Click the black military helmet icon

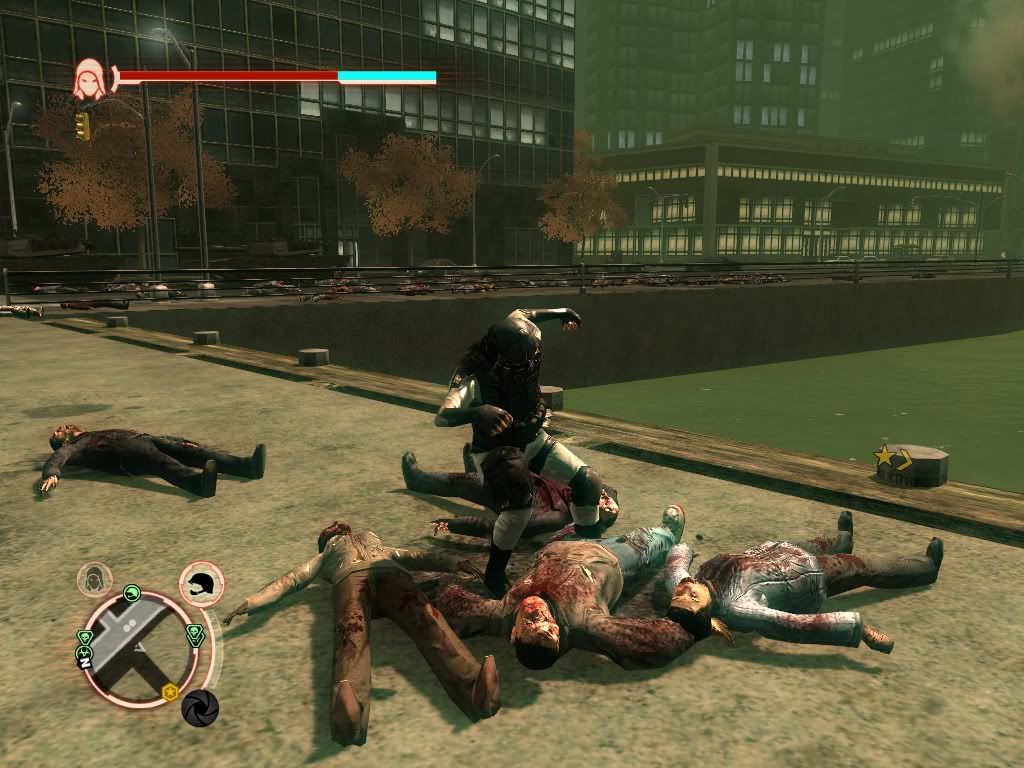click(202, 584)
